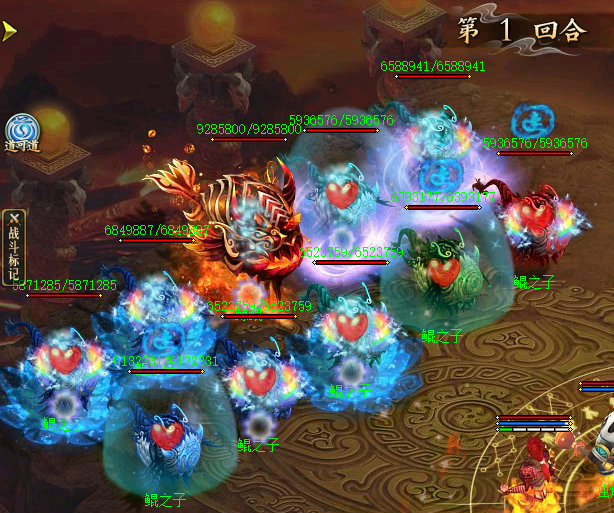Screen dimensions: 614x513
Task: Open the 战斗标记 battle marker tab
Action: coord(13,247)
